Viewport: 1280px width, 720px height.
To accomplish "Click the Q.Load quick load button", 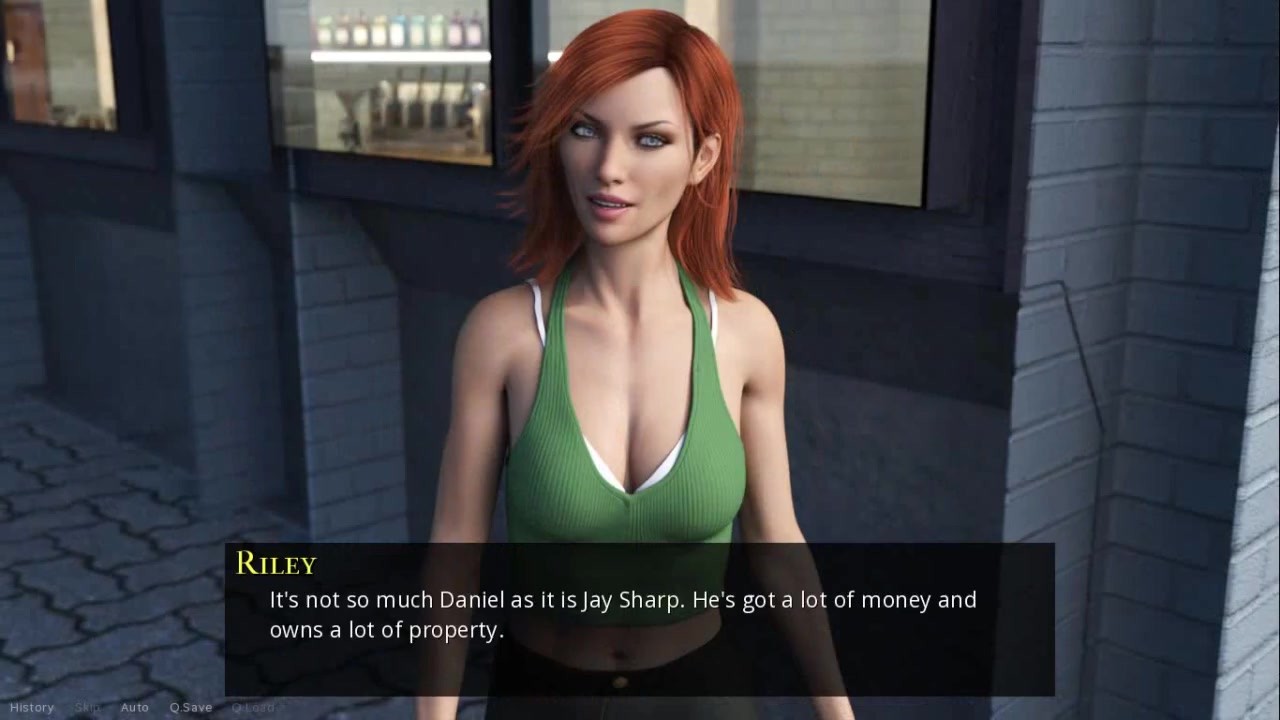I will 252,708.
